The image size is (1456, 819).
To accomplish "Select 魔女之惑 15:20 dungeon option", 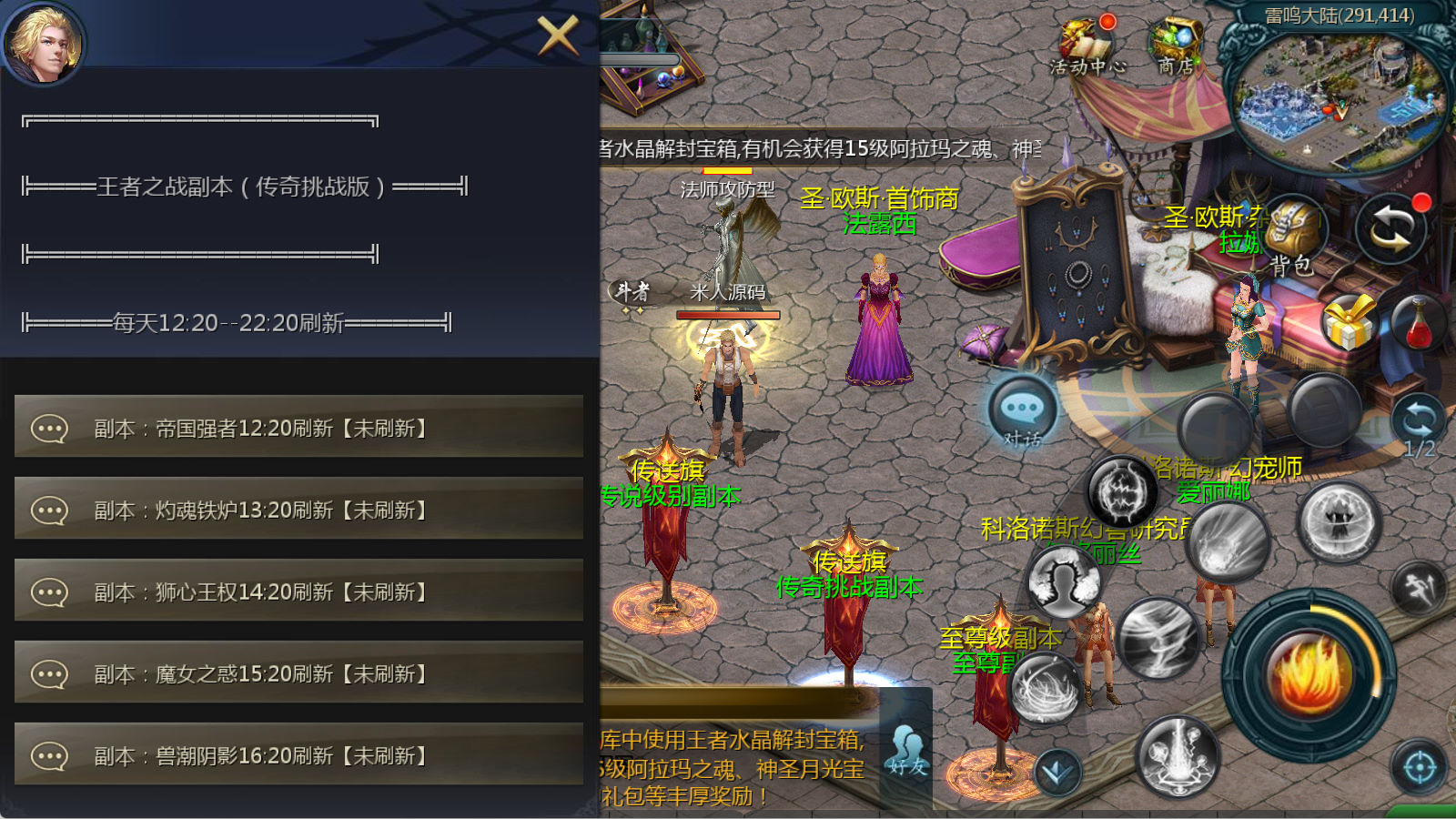I will pyautogui.click(x=298, y=673).
